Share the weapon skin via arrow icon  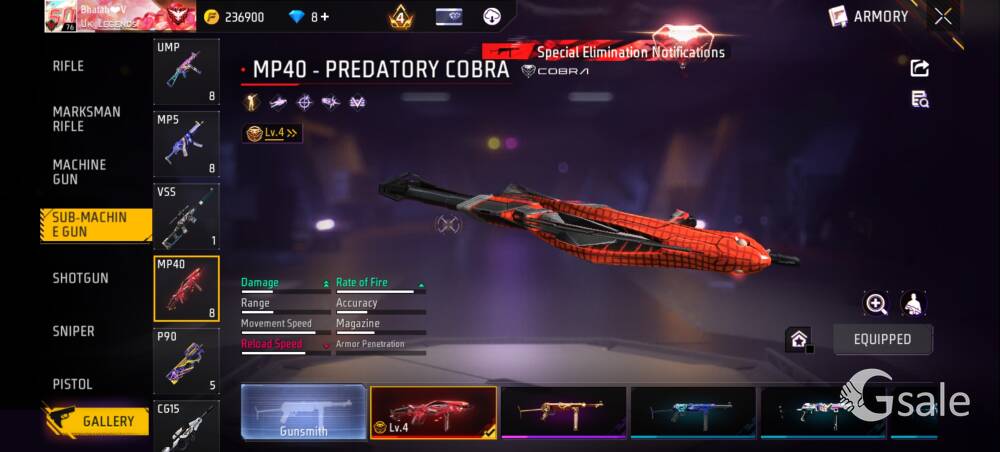920,68
